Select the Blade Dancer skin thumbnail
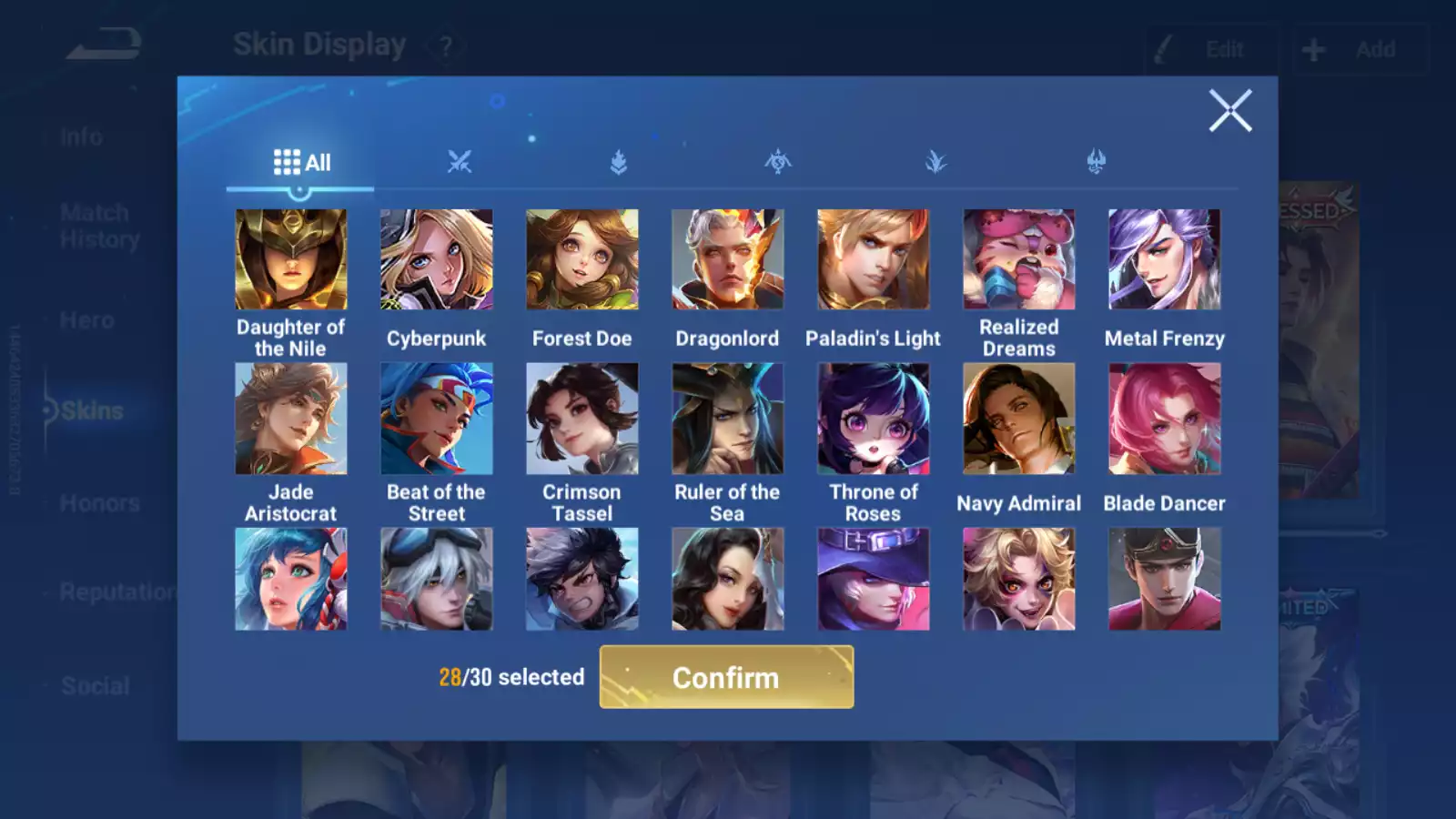Screen dimensions: 1456x819 point(1164,420)
